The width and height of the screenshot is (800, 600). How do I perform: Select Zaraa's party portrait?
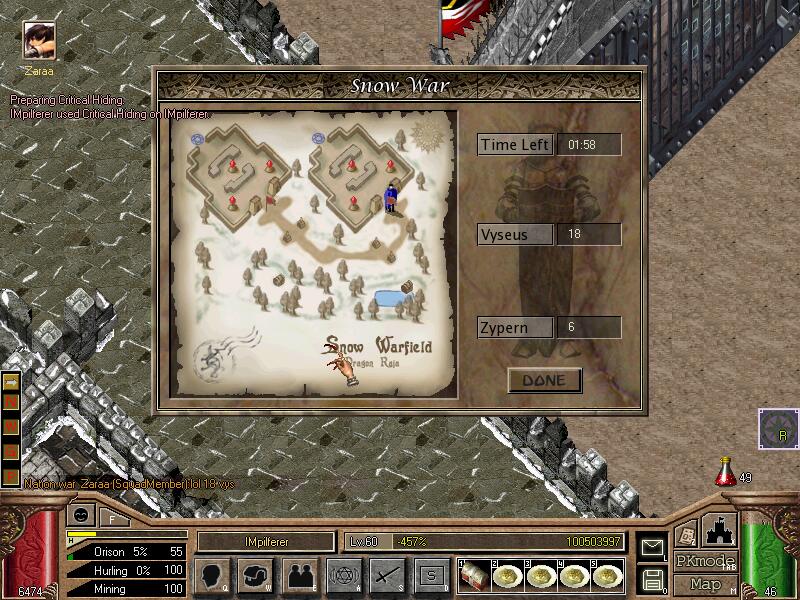tap(39, 41)
